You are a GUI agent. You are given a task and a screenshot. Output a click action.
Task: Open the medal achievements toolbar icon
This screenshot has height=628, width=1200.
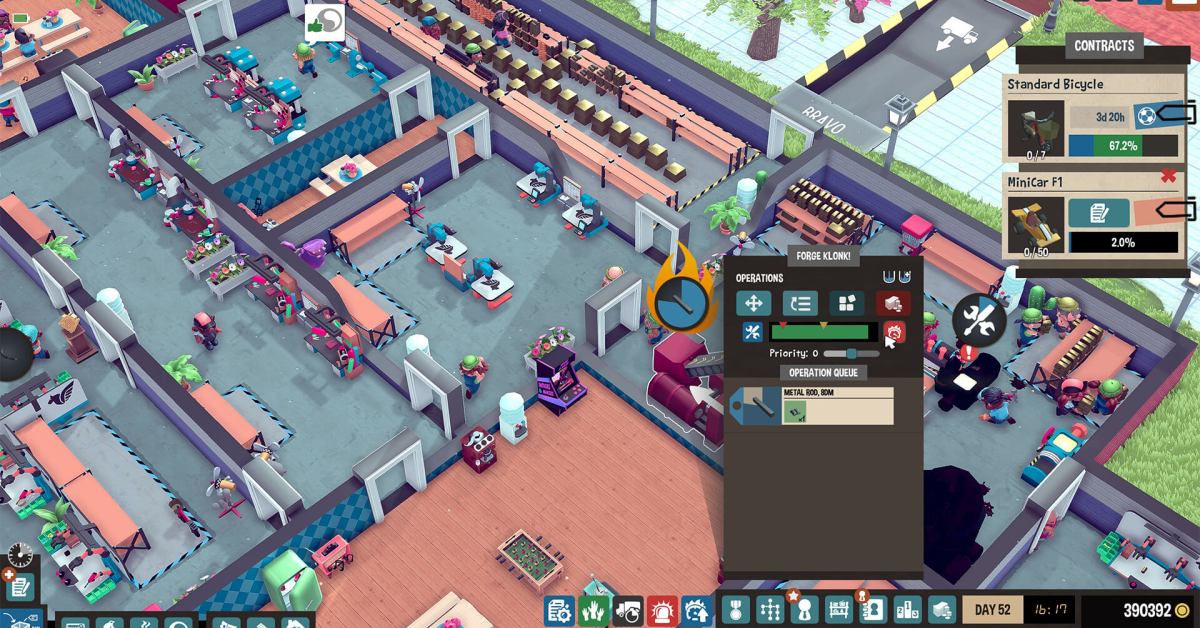click(x=735, y=609)
